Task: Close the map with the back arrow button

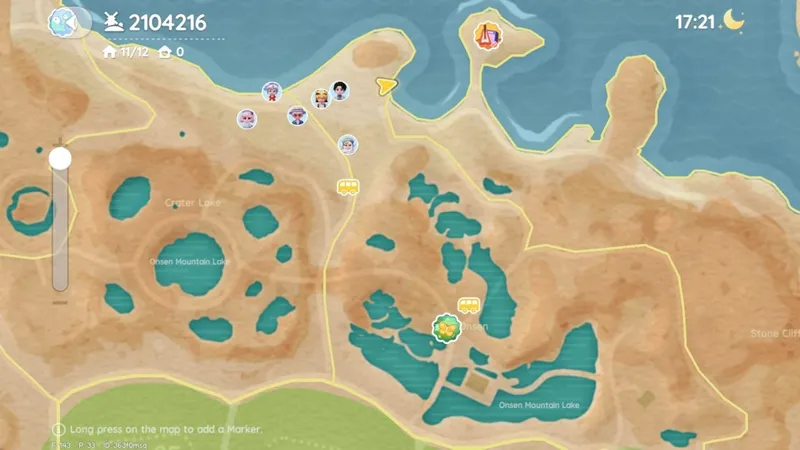Action: [64, 21]
